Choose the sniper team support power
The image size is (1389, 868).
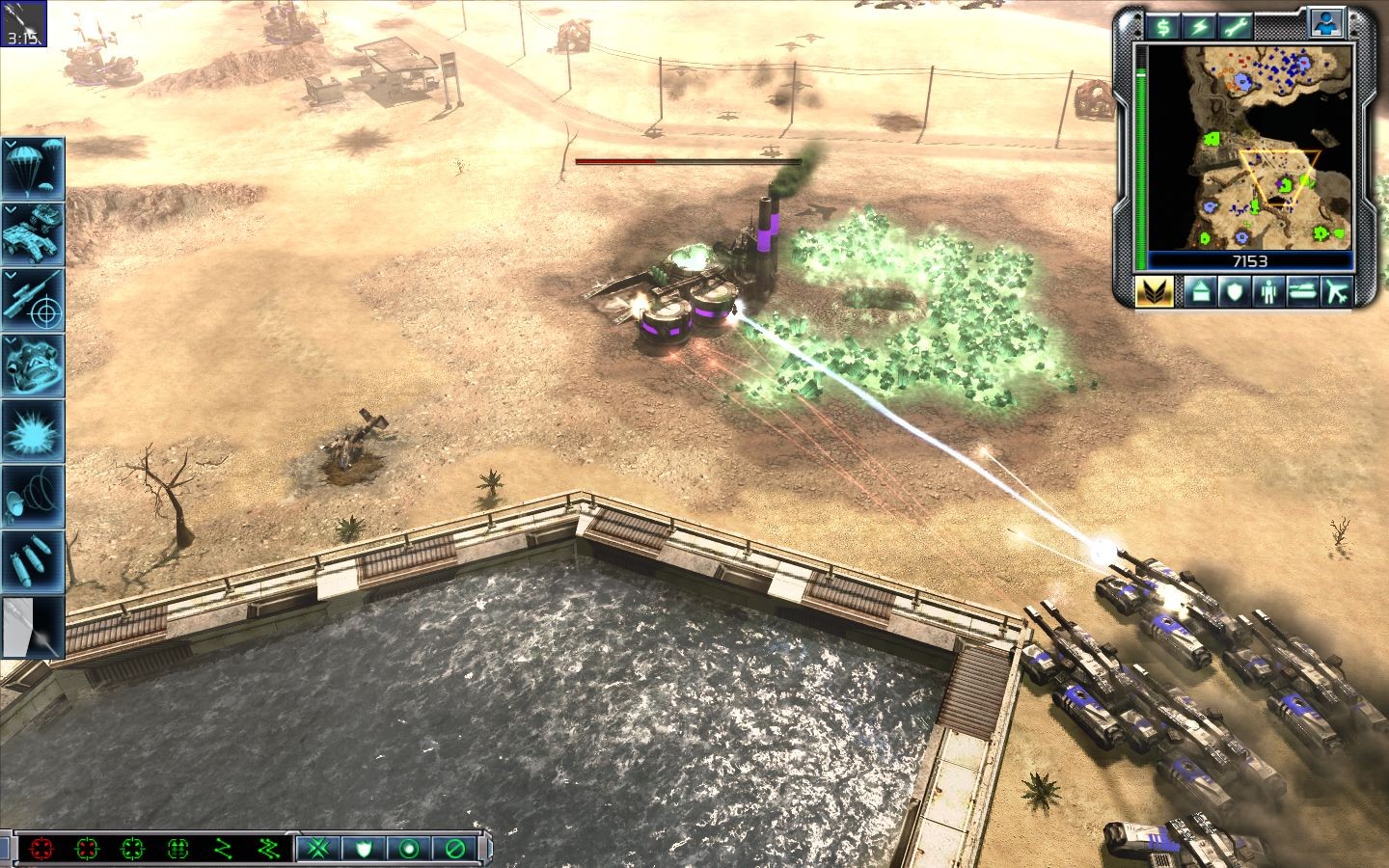coord(34,304)
